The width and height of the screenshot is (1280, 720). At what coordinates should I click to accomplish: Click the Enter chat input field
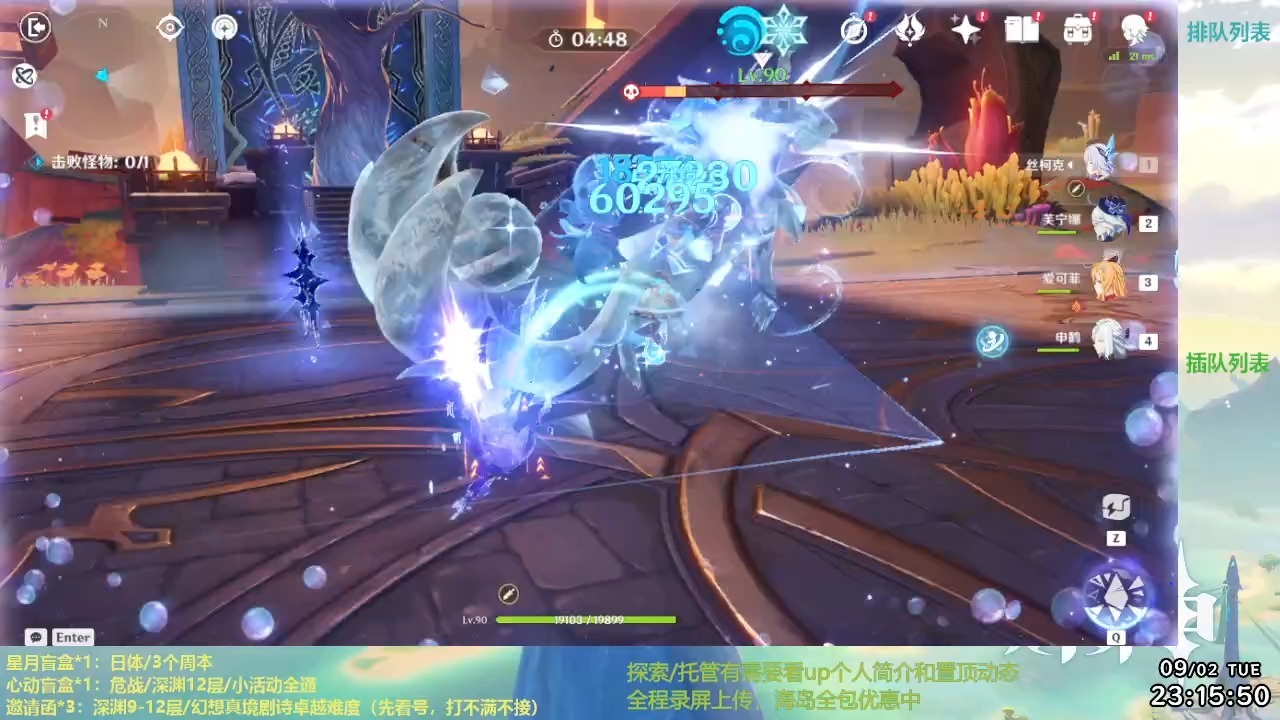(72, 637)
